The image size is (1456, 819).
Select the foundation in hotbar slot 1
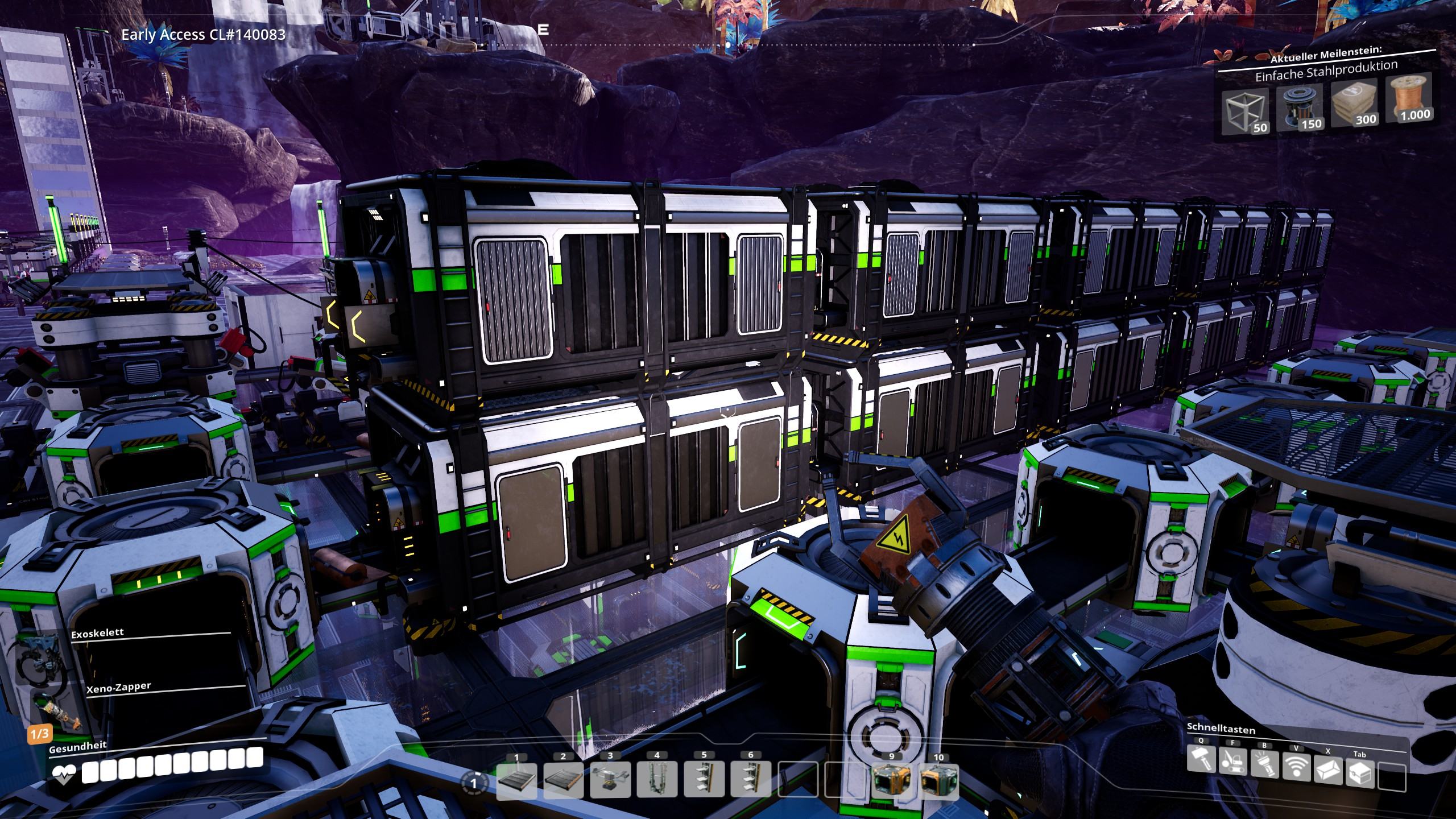coord(517,780)
